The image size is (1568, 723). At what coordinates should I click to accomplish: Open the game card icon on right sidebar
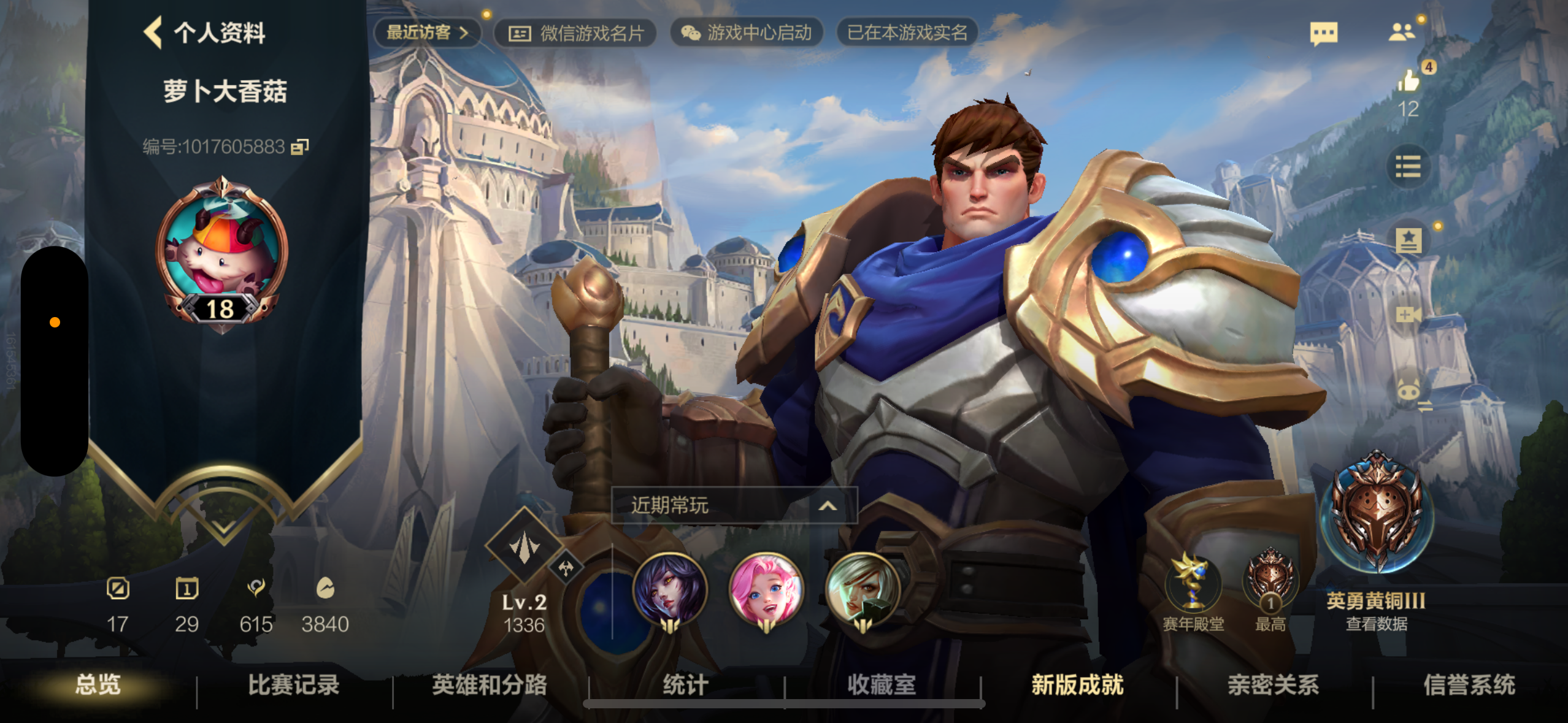1409,239
